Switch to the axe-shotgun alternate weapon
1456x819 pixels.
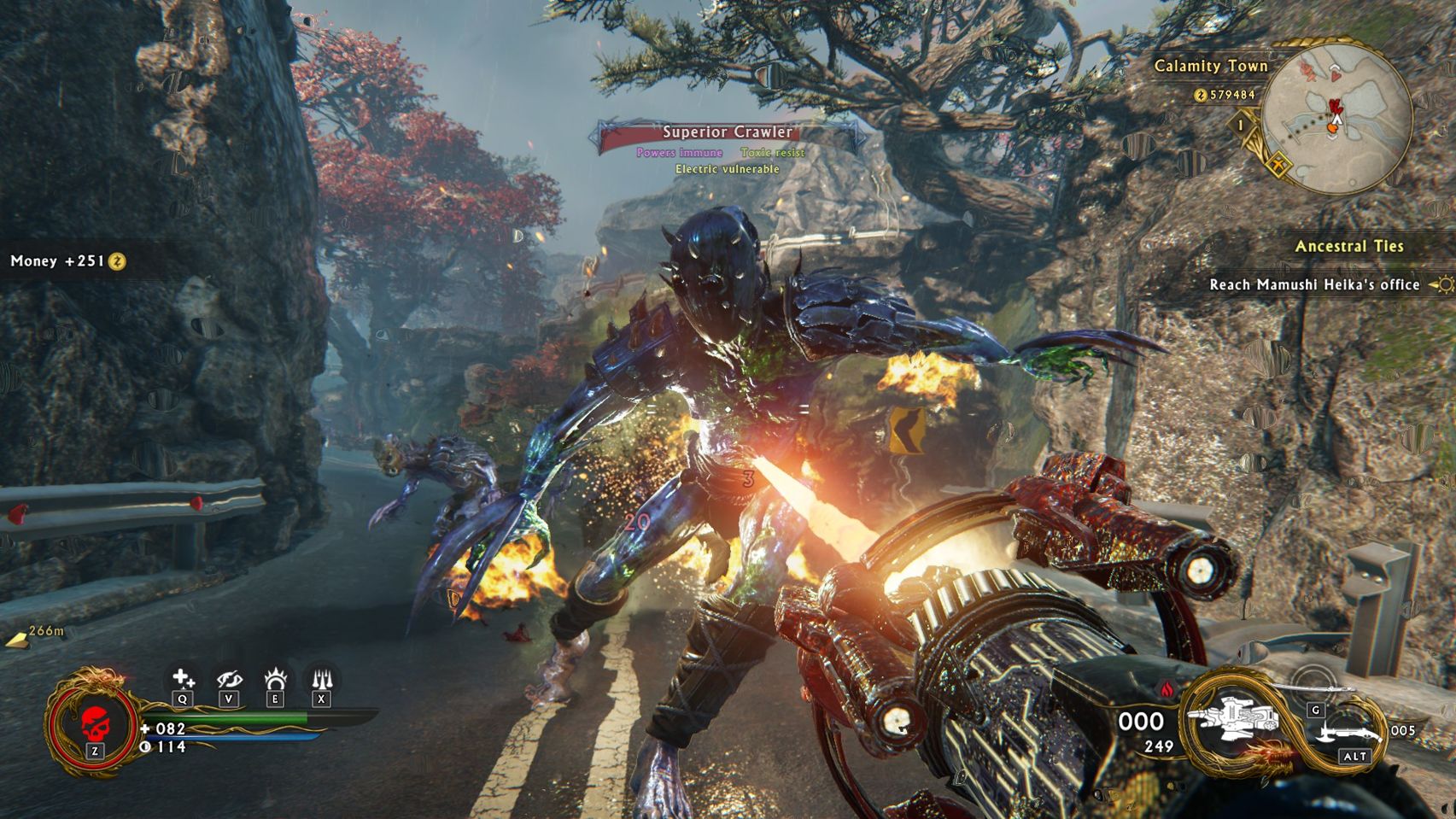[x=1350, y=733]
